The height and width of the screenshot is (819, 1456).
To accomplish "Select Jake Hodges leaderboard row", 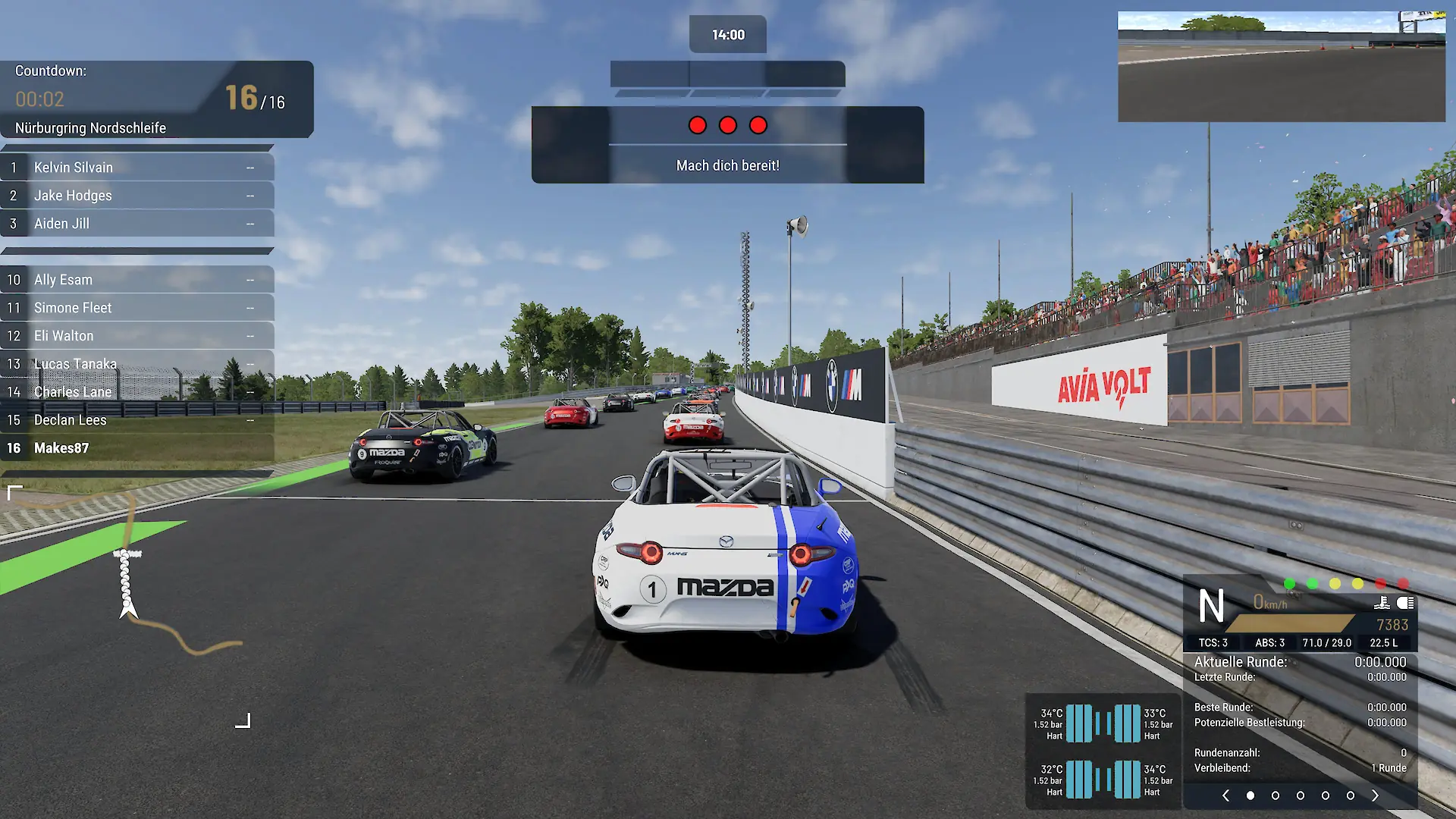I will (x=136, y=196).
